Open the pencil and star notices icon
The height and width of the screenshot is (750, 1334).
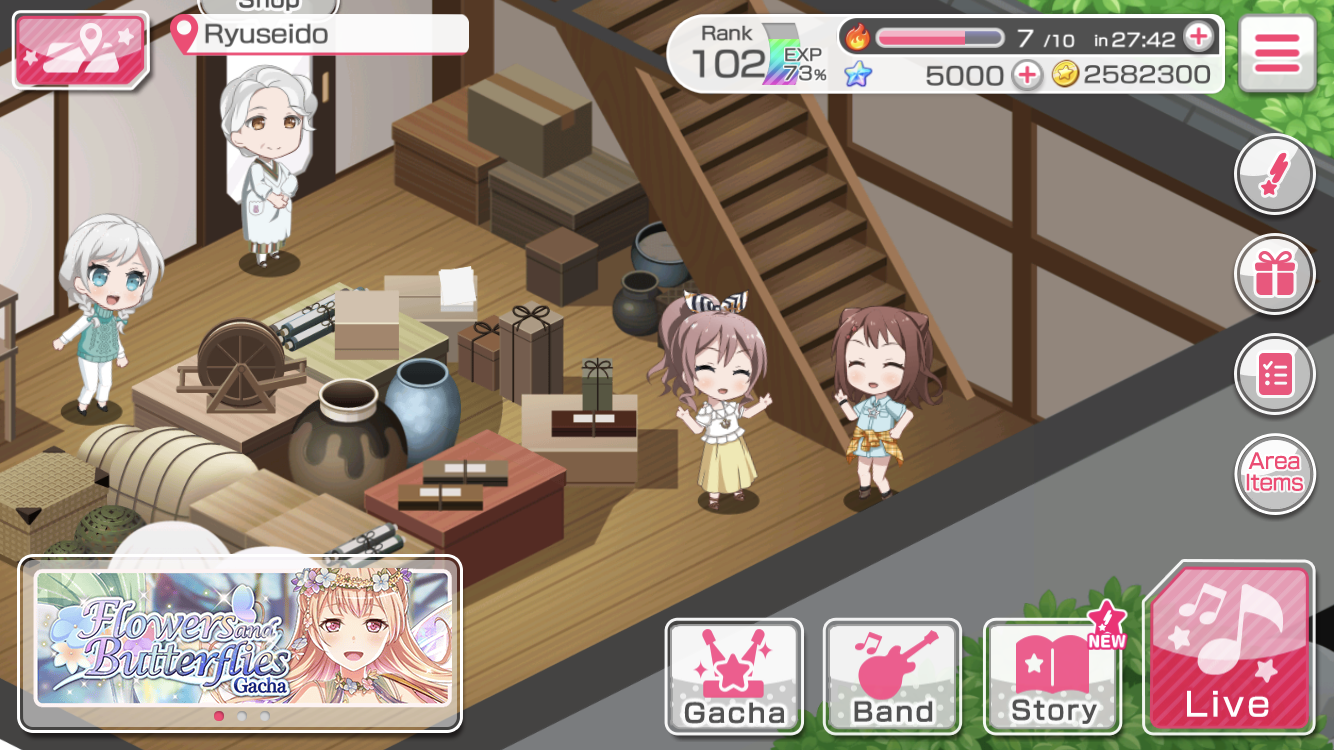1274,174
